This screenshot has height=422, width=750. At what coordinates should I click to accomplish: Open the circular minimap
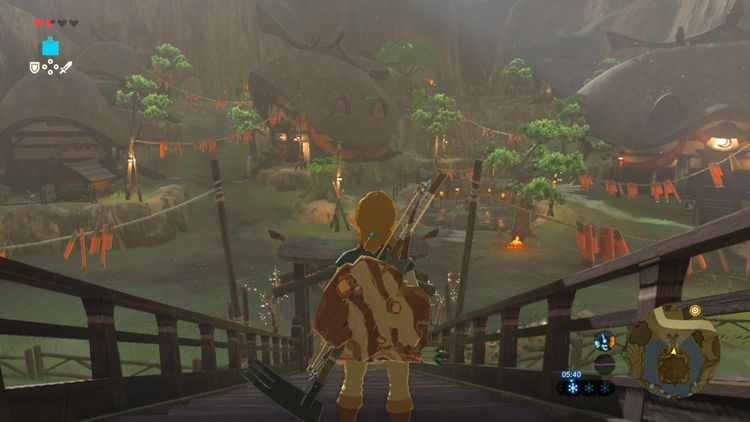[672, 351]
